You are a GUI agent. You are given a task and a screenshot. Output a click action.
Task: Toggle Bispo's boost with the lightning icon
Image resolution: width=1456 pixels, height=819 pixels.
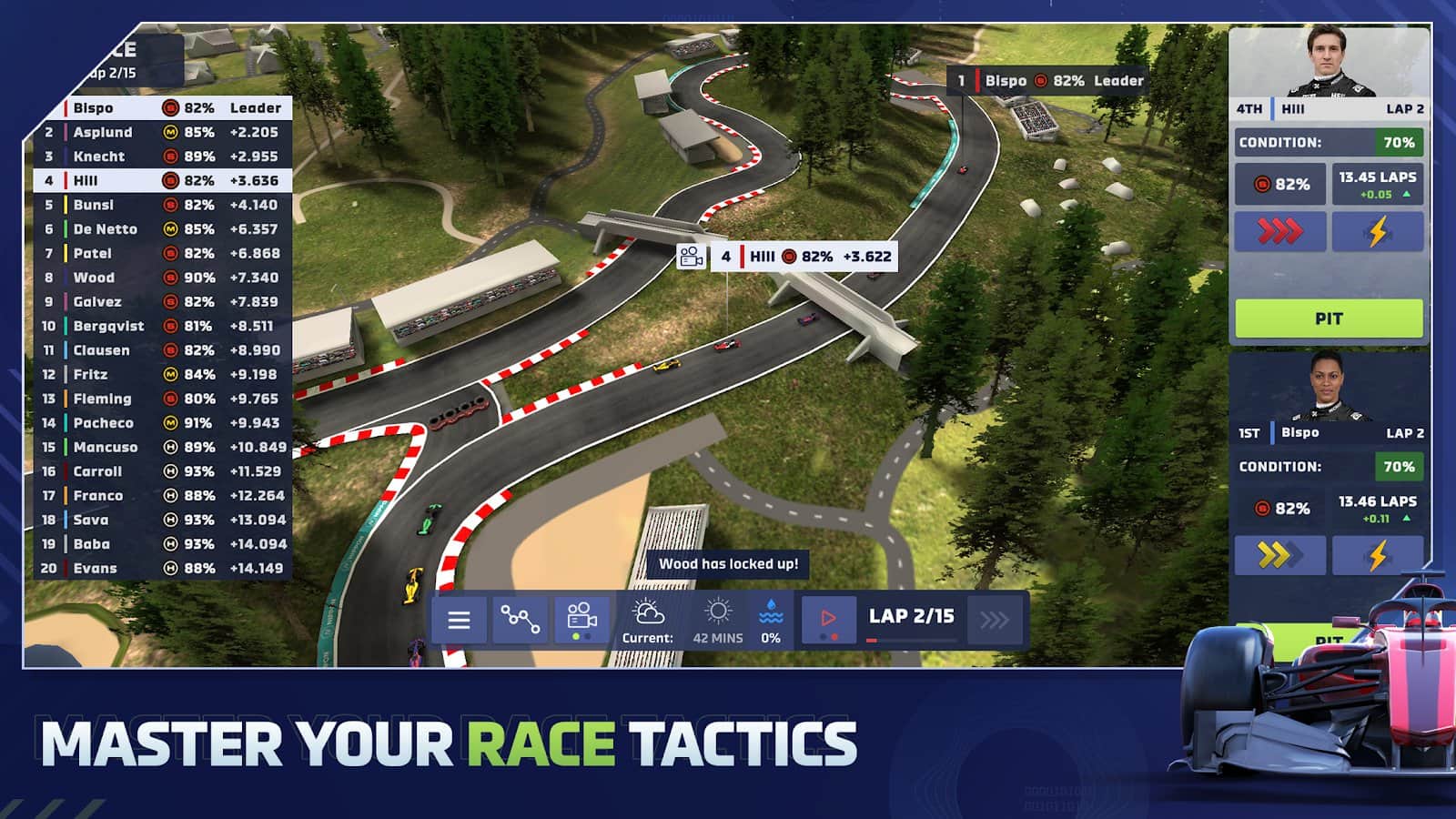(1379, 556)
